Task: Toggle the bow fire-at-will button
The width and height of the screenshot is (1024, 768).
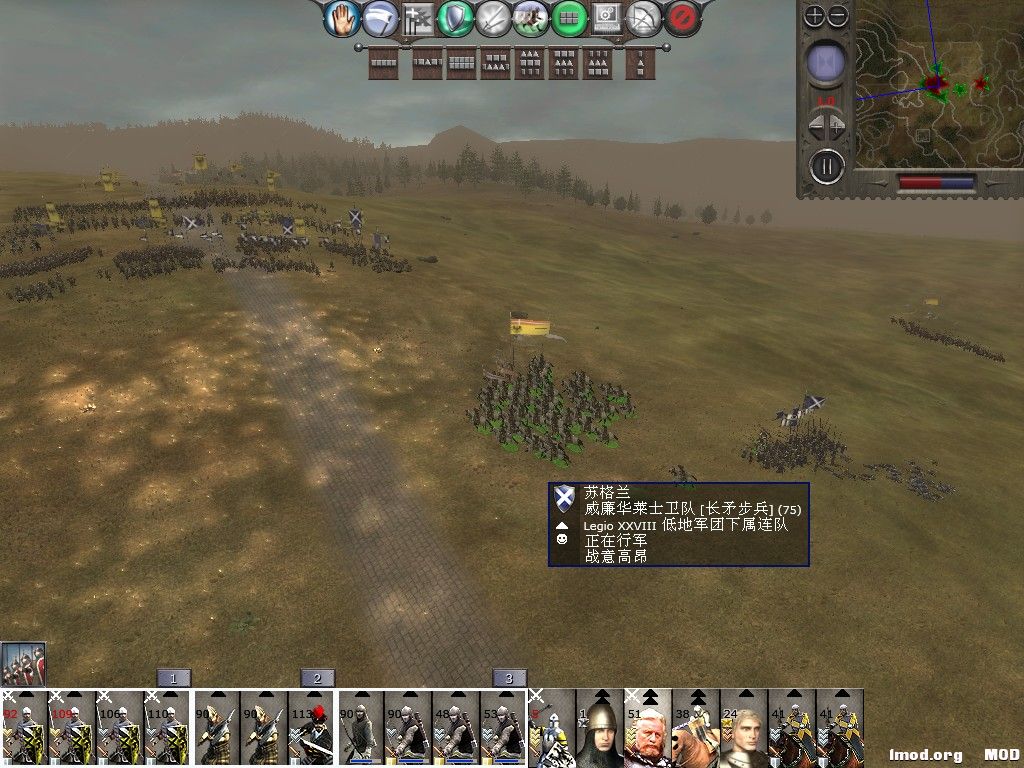Action: tap(644, 18)
